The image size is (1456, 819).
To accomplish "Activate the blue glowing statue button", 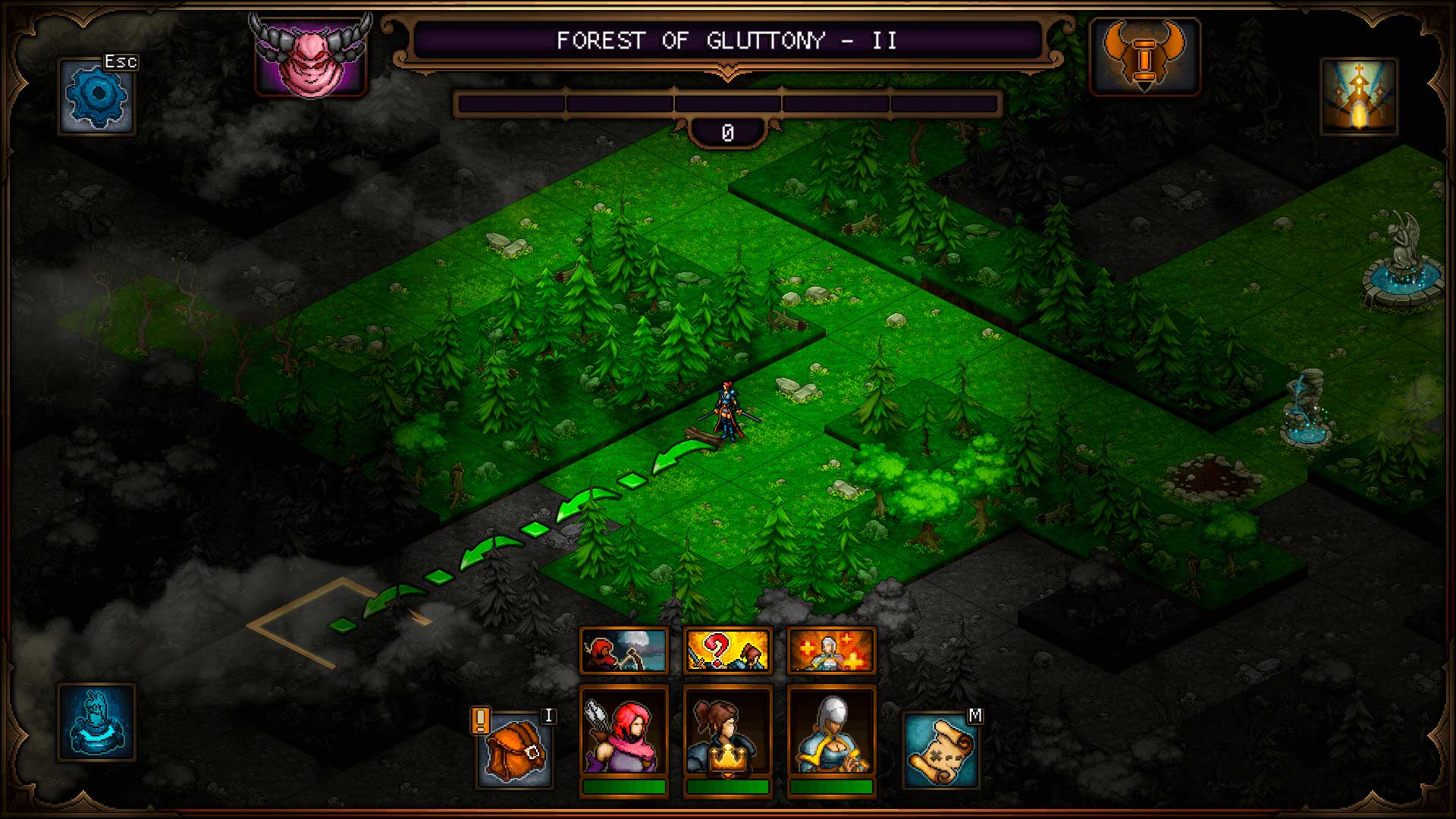I will pos(96,722).
